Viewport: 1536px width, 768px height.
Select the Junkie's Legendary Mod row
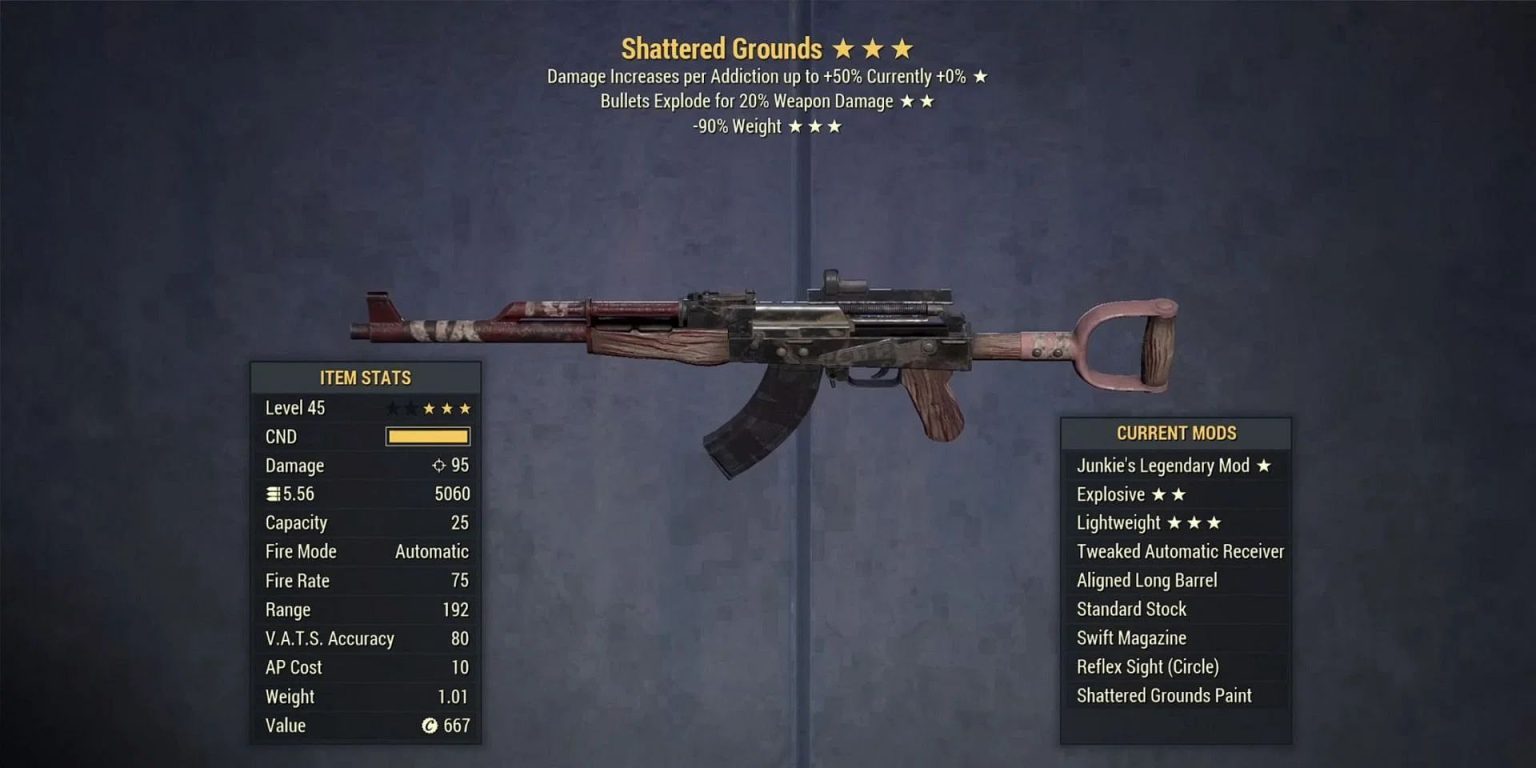coord(1174,466)
